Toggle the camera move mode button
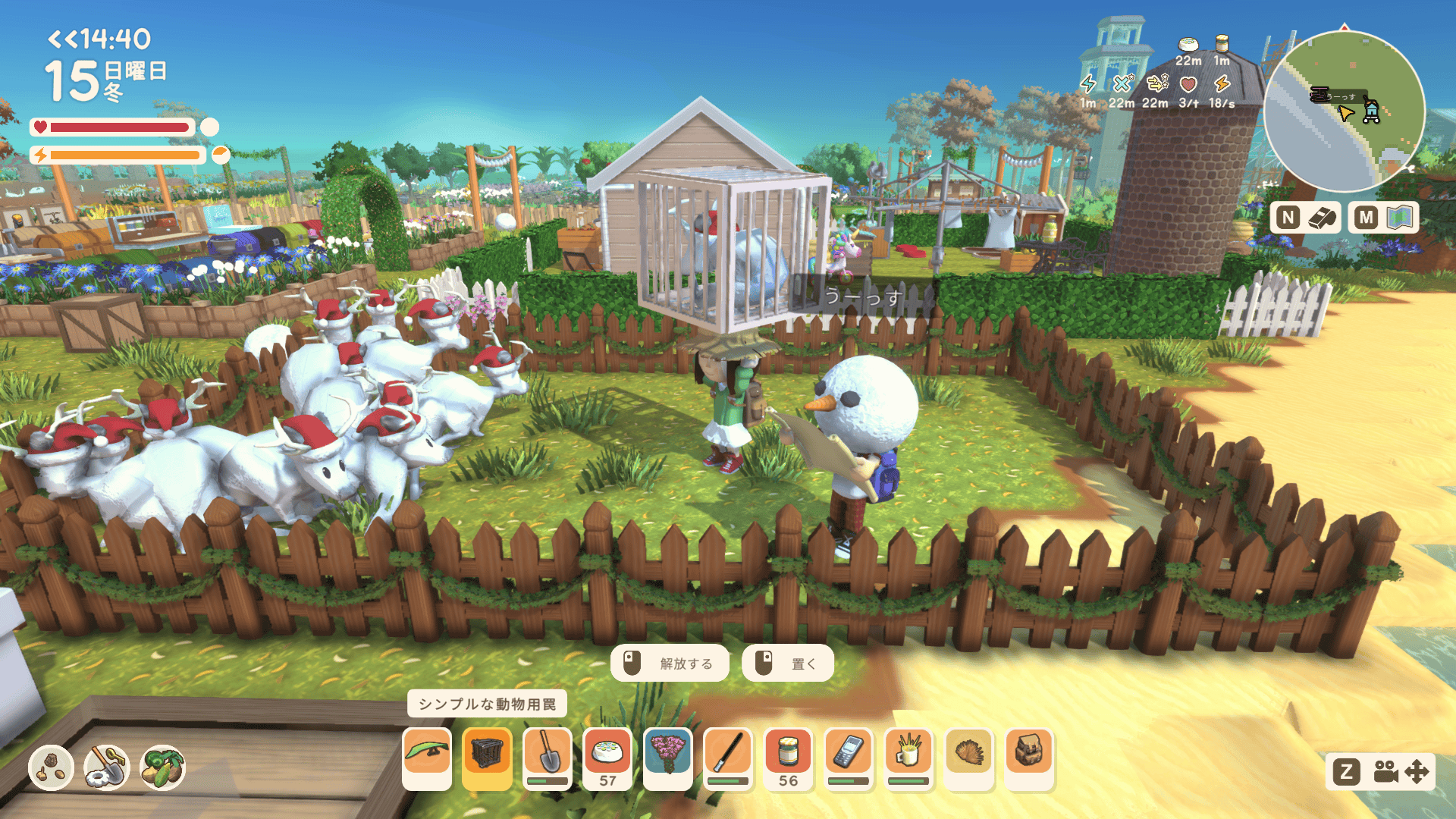 click(1382, 772)
